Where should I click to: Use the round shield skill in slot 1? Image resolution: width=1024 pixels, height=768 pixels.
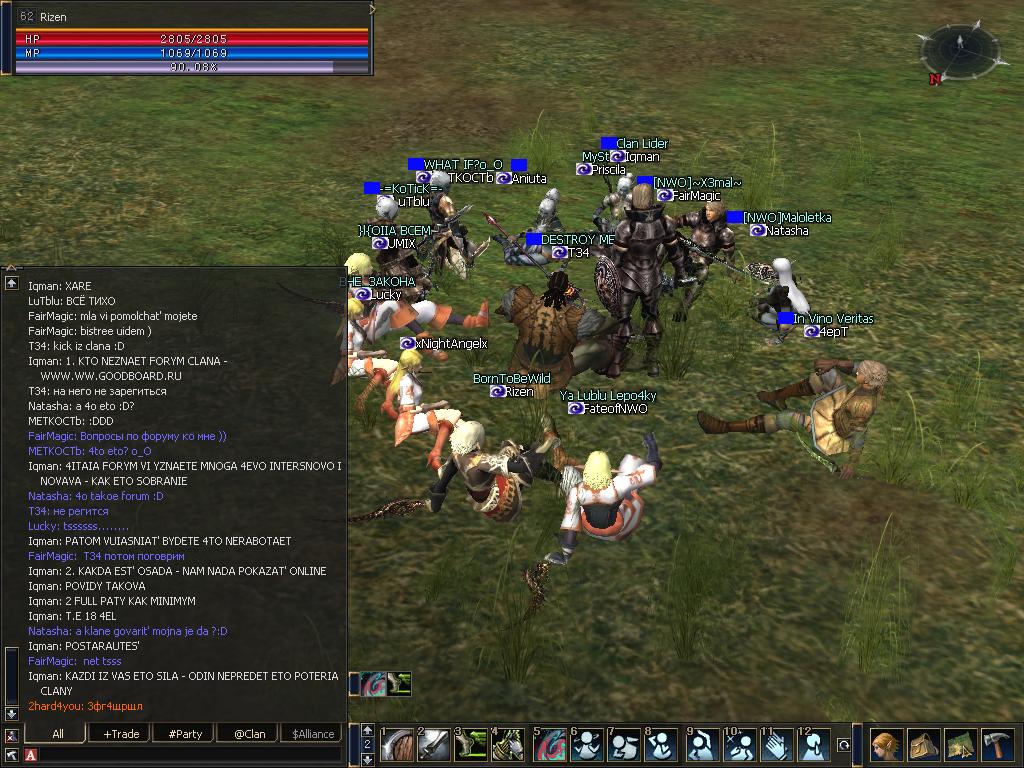396,745
